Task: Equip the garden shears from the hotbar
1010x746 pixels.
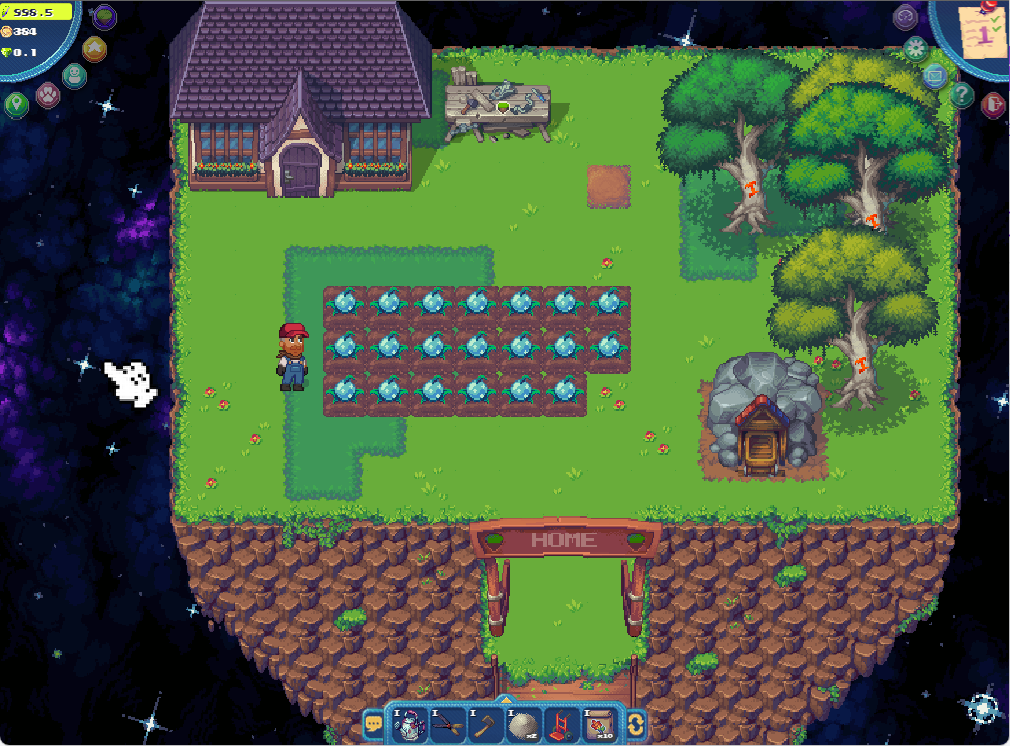Action: click(447, 724)
